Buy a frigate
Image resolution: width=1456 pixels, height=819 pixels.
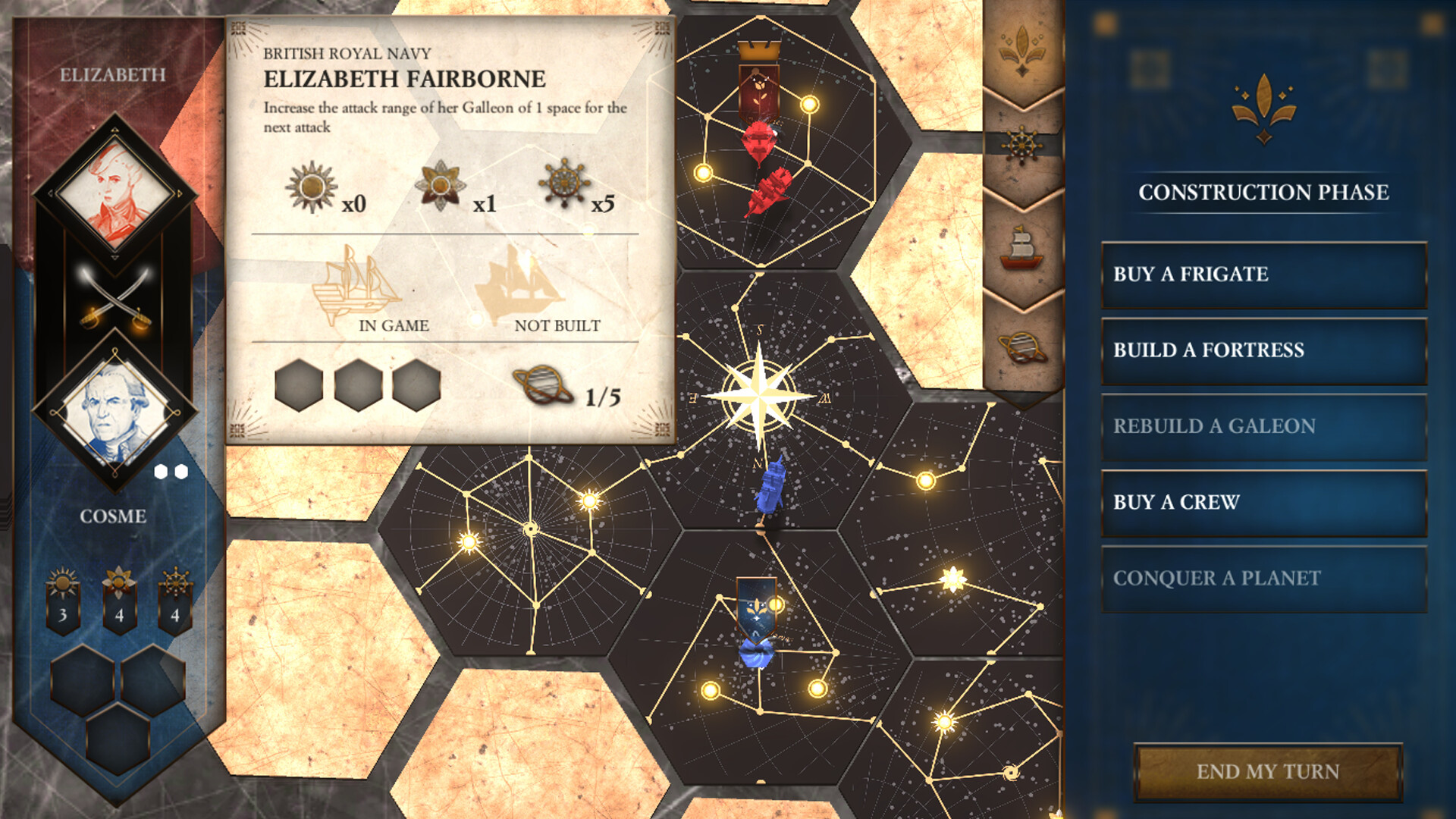1263,275
